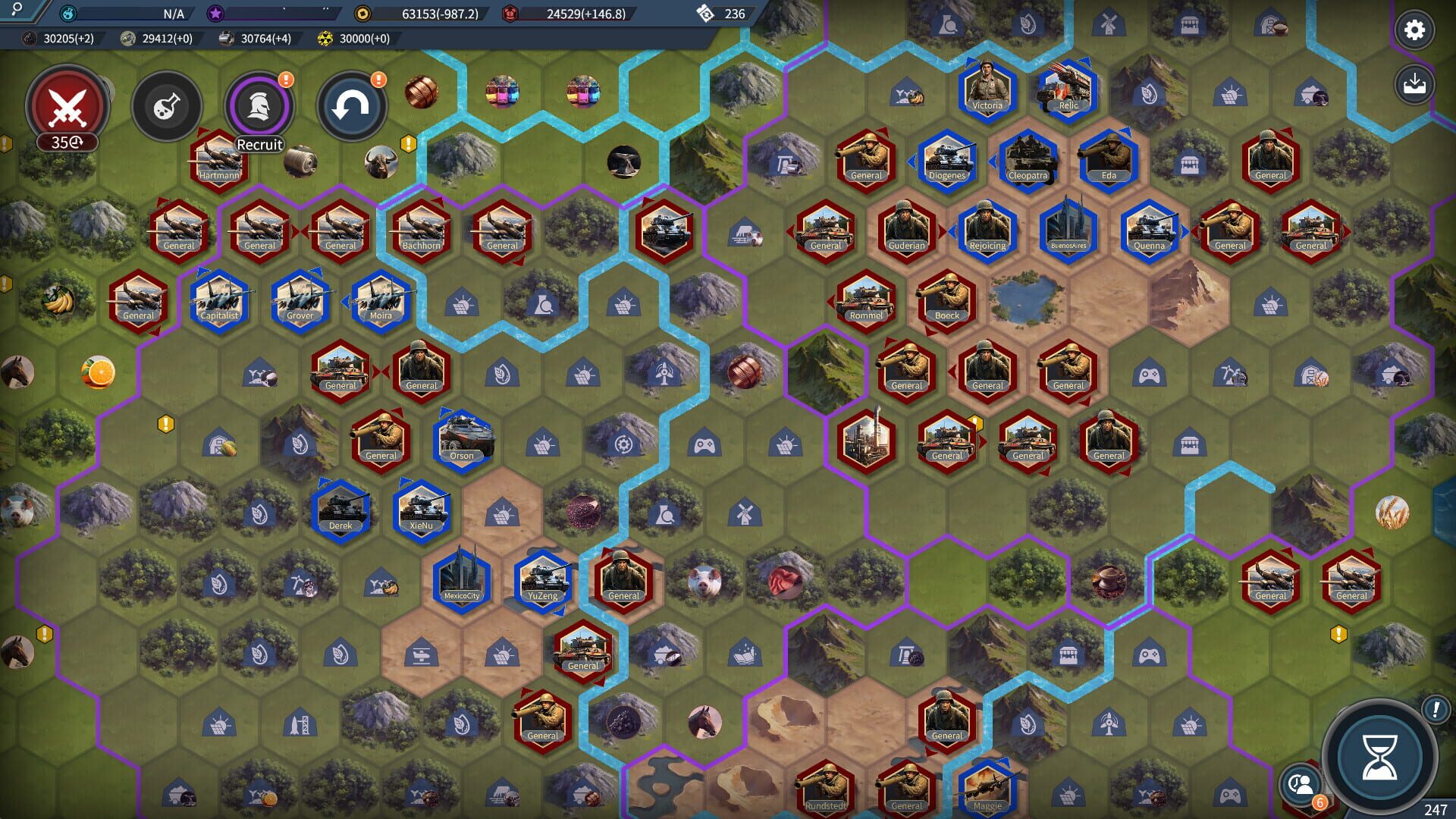Open the settings gear menu

tap(1414, 30)
